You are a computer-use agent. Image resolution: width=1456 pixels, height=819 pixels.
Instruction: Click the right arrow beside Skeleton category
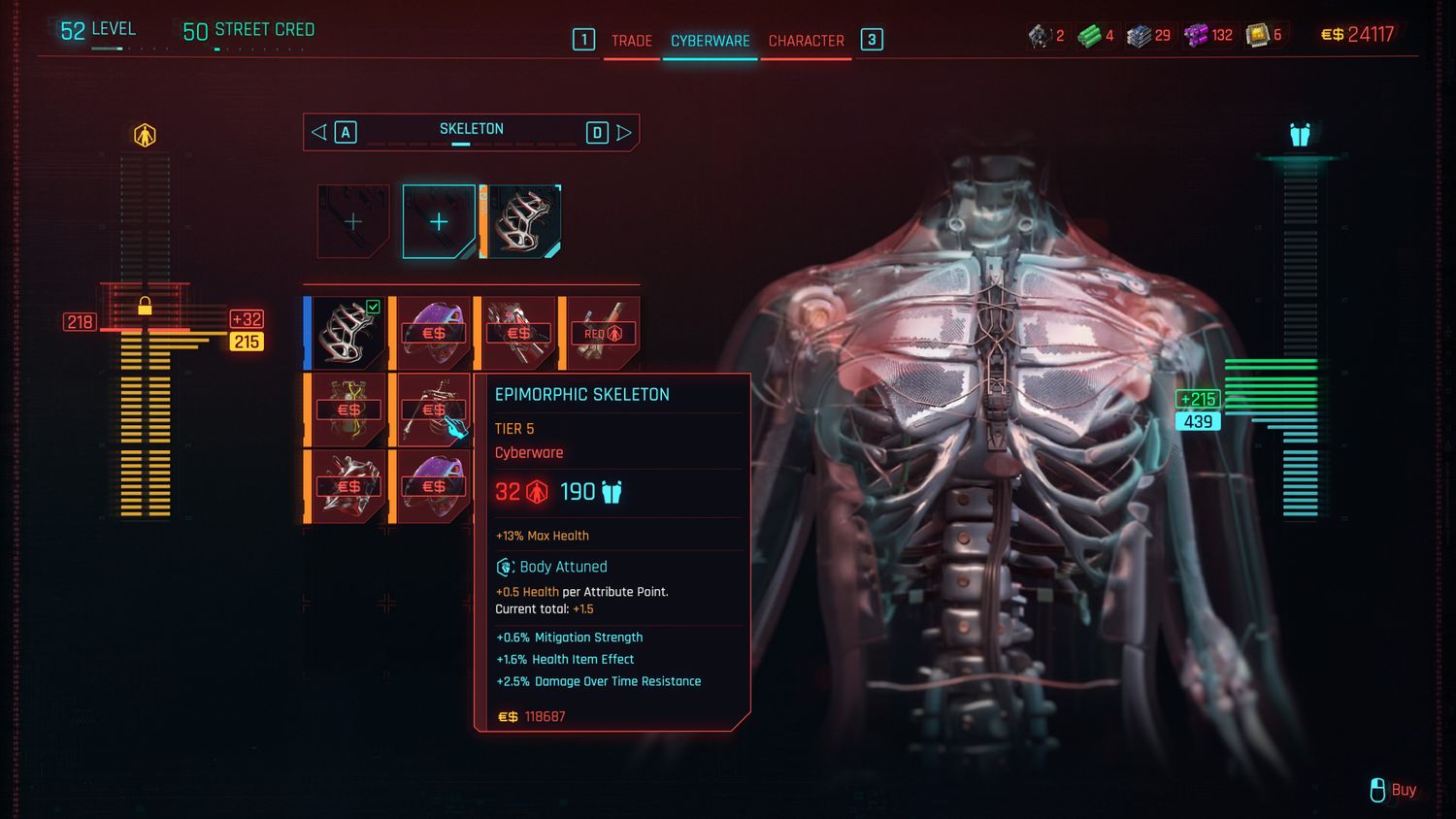pos(624,132)
